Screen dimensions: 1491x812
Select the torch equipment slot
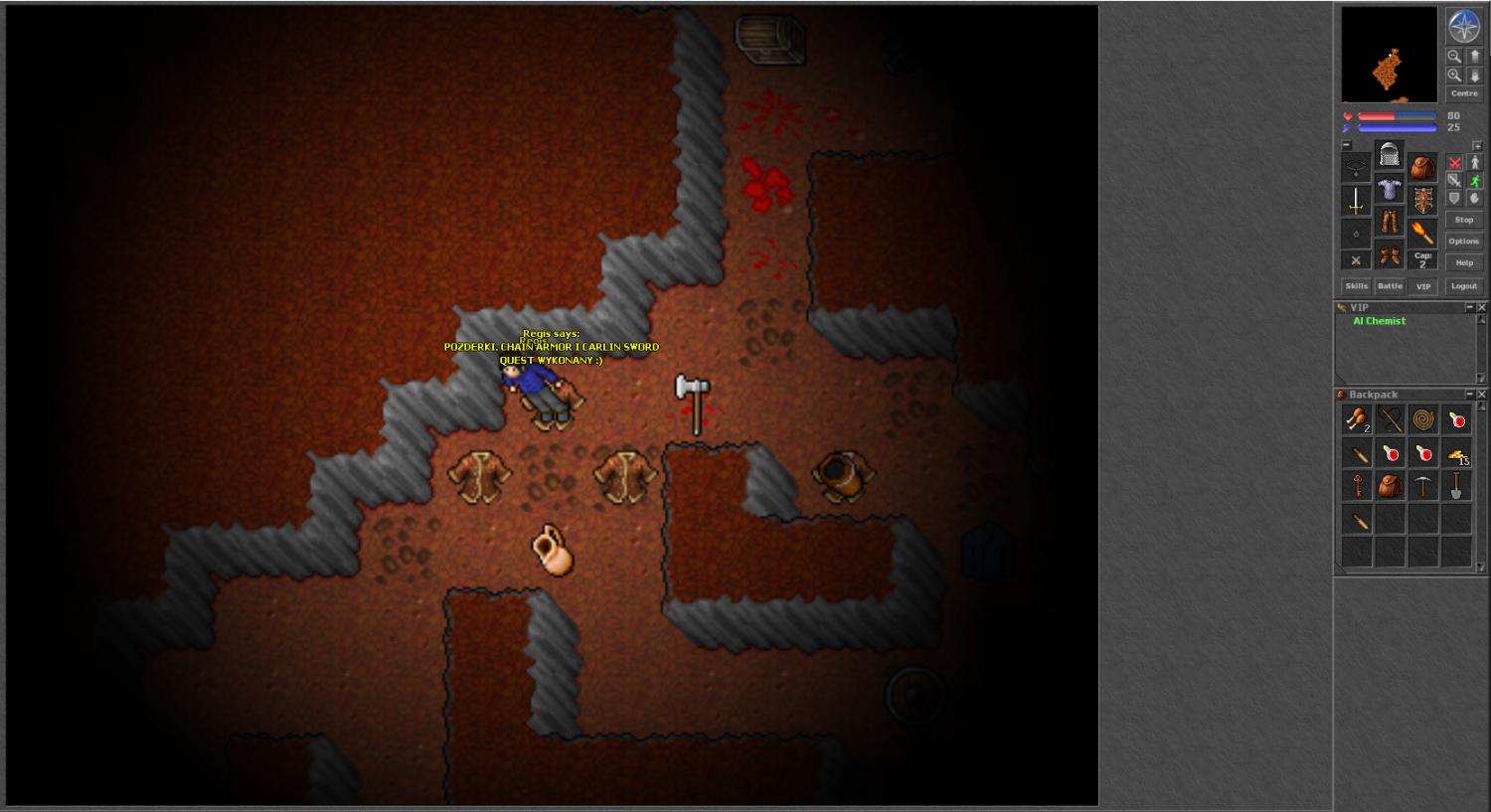coord(1423,235)
